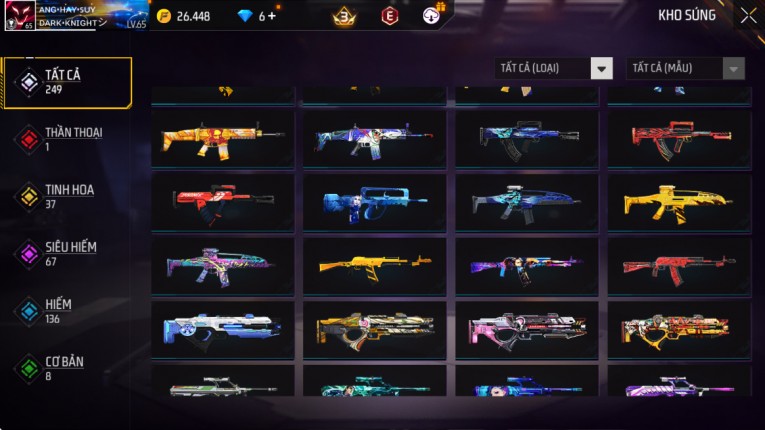Pick the solid yellow rifle skin

click(x=678, y=202)
